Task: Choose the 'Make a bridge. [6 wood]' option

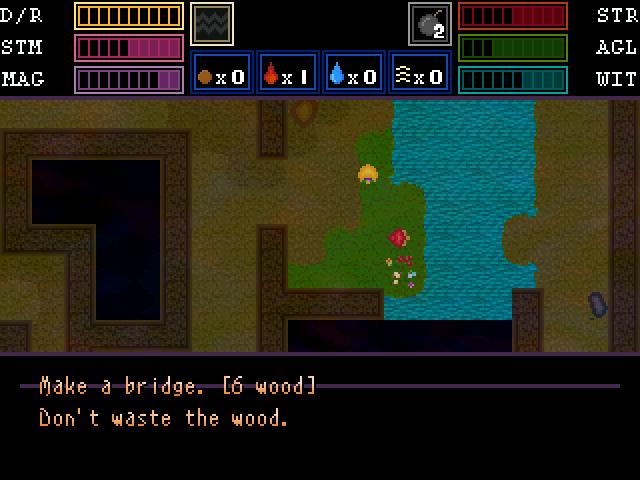Action: (x=177, y=386)
